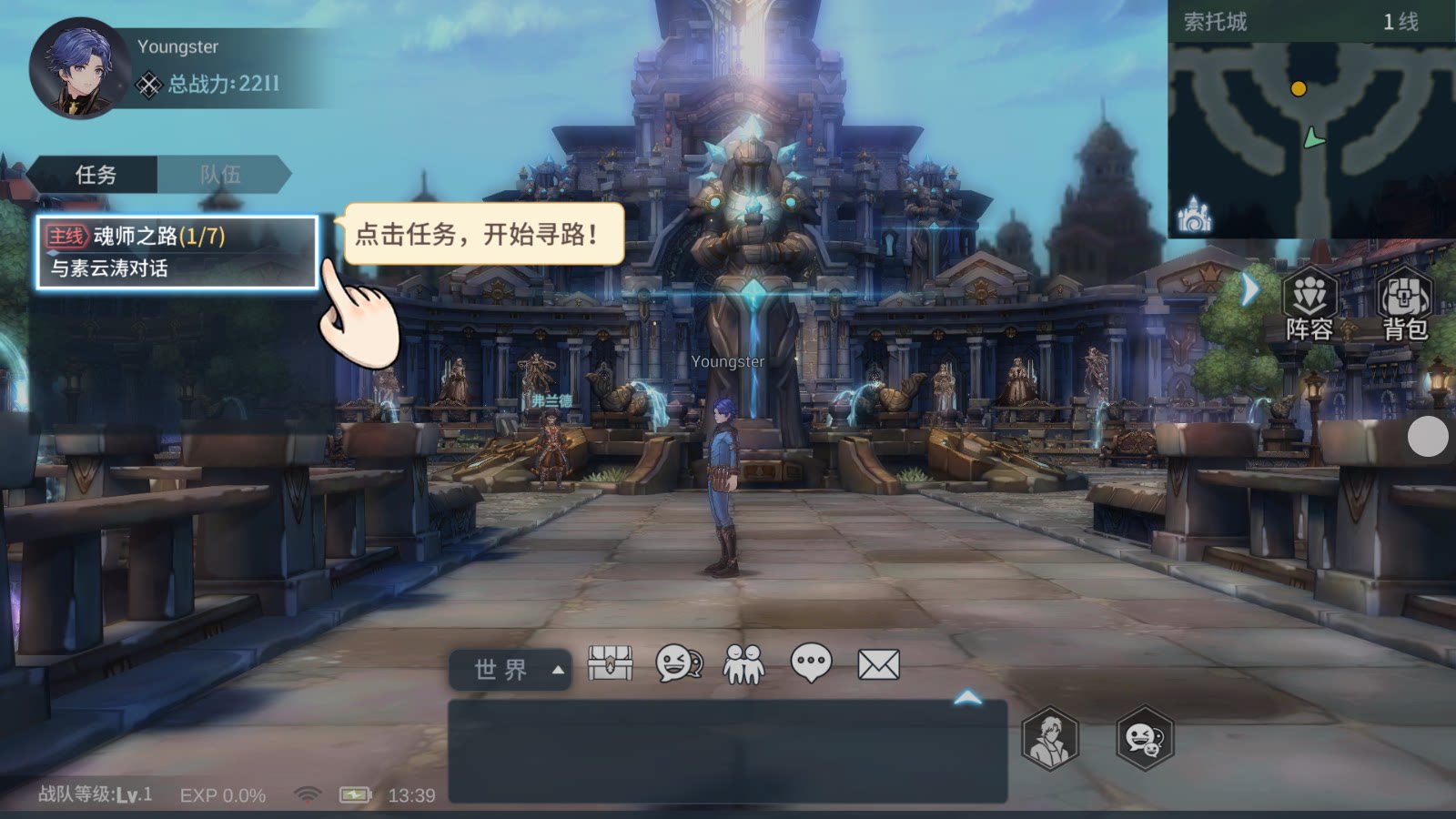This screenshot has width=1456, height=819.
Task: Click the blue chevron beside 阵容
Action: [1252, 289]
